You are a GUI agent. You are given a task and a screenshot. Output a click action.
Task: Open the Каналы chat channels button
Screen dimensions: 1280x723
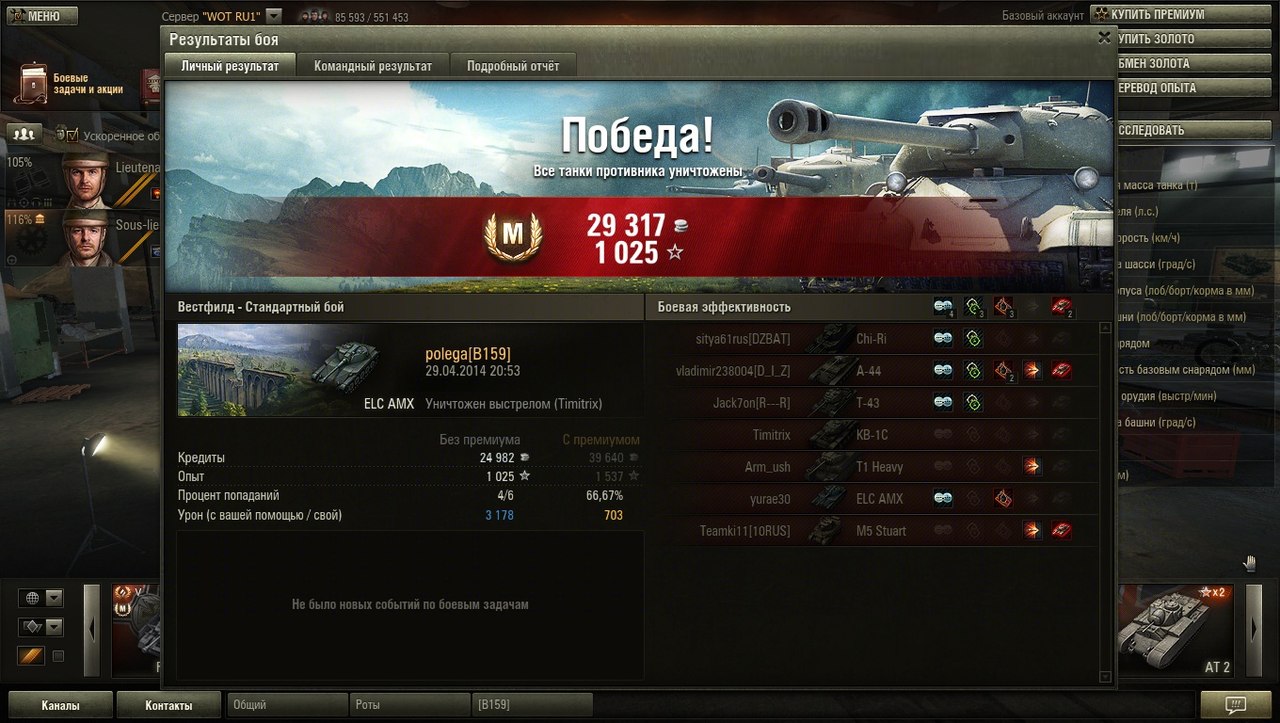pos(60,705)
